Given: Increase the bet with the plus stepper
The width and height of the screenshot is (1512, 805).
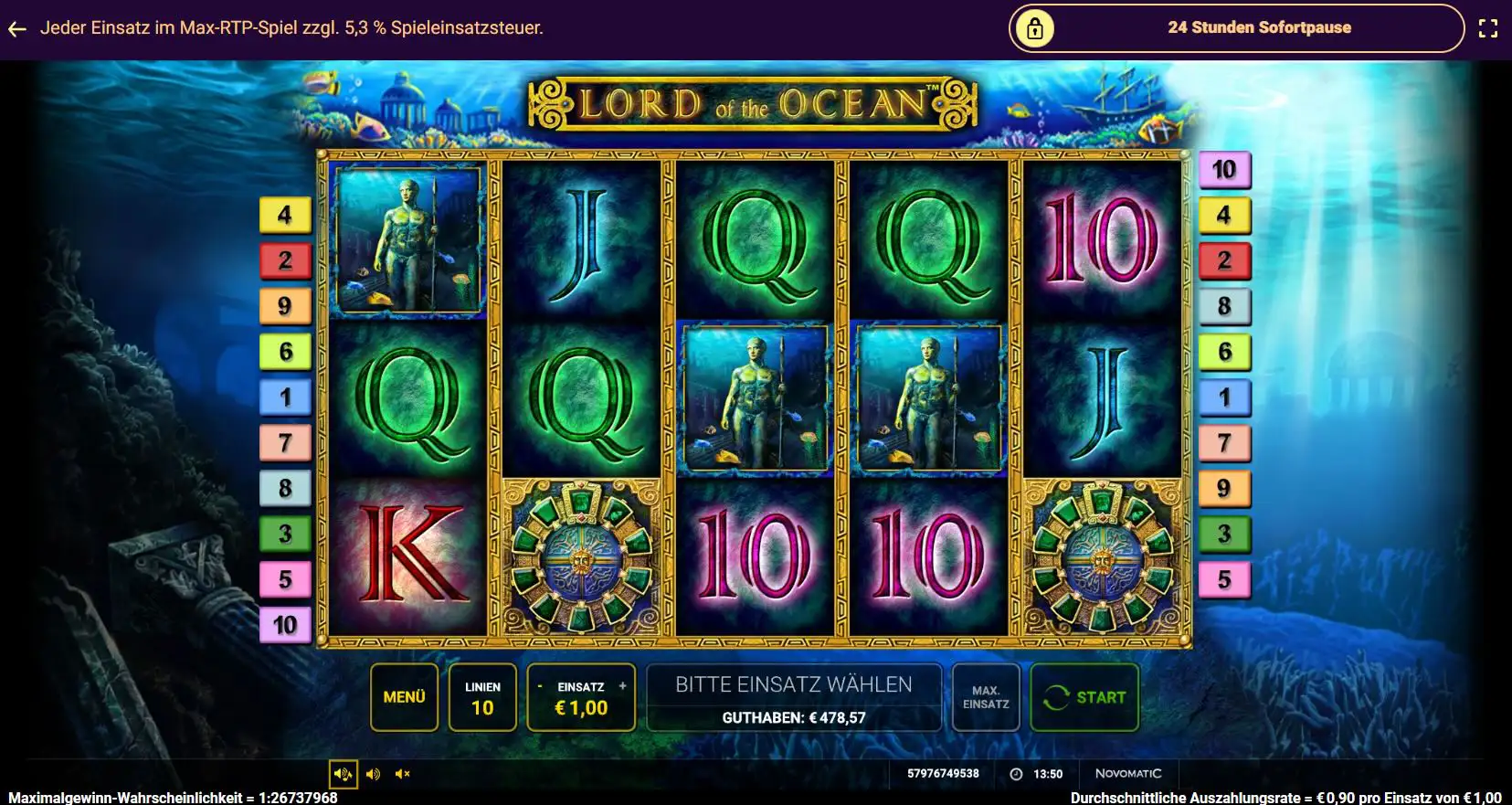Looking at the screenshot, I should click(x=622, y=684).
